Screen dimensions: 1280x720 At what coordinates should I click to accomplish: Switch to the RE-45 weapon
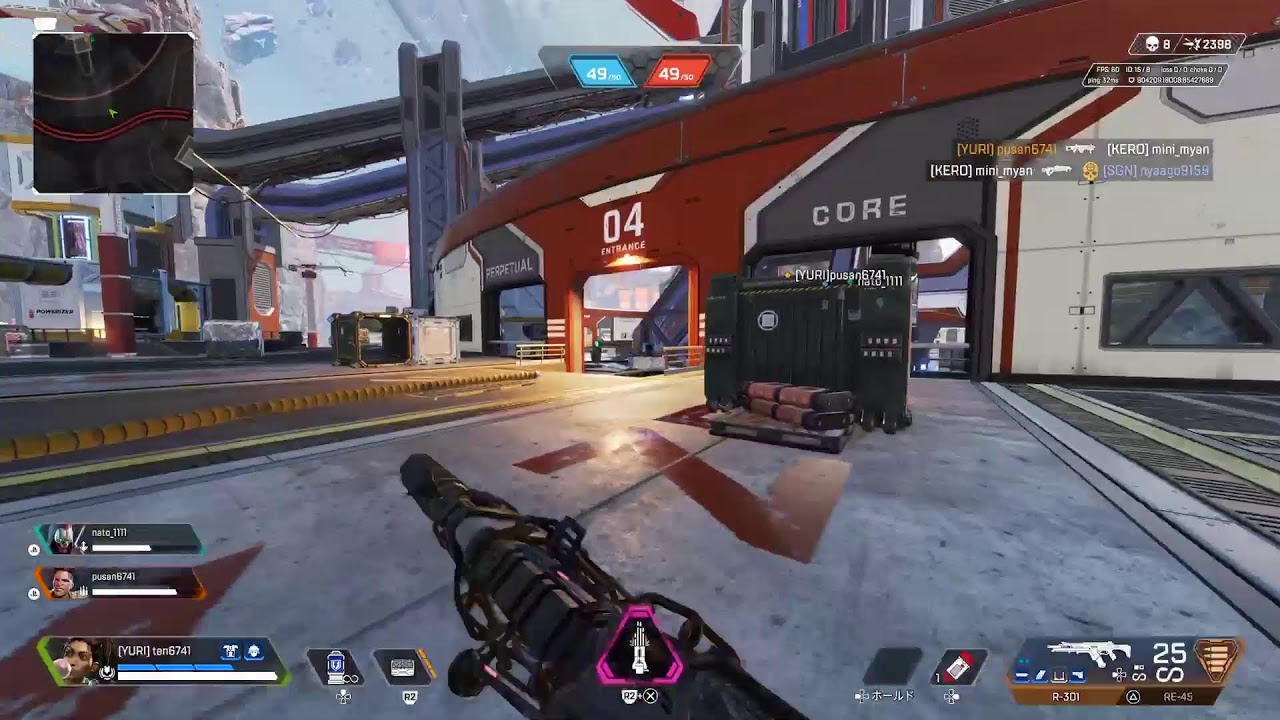click(1177, 696)
